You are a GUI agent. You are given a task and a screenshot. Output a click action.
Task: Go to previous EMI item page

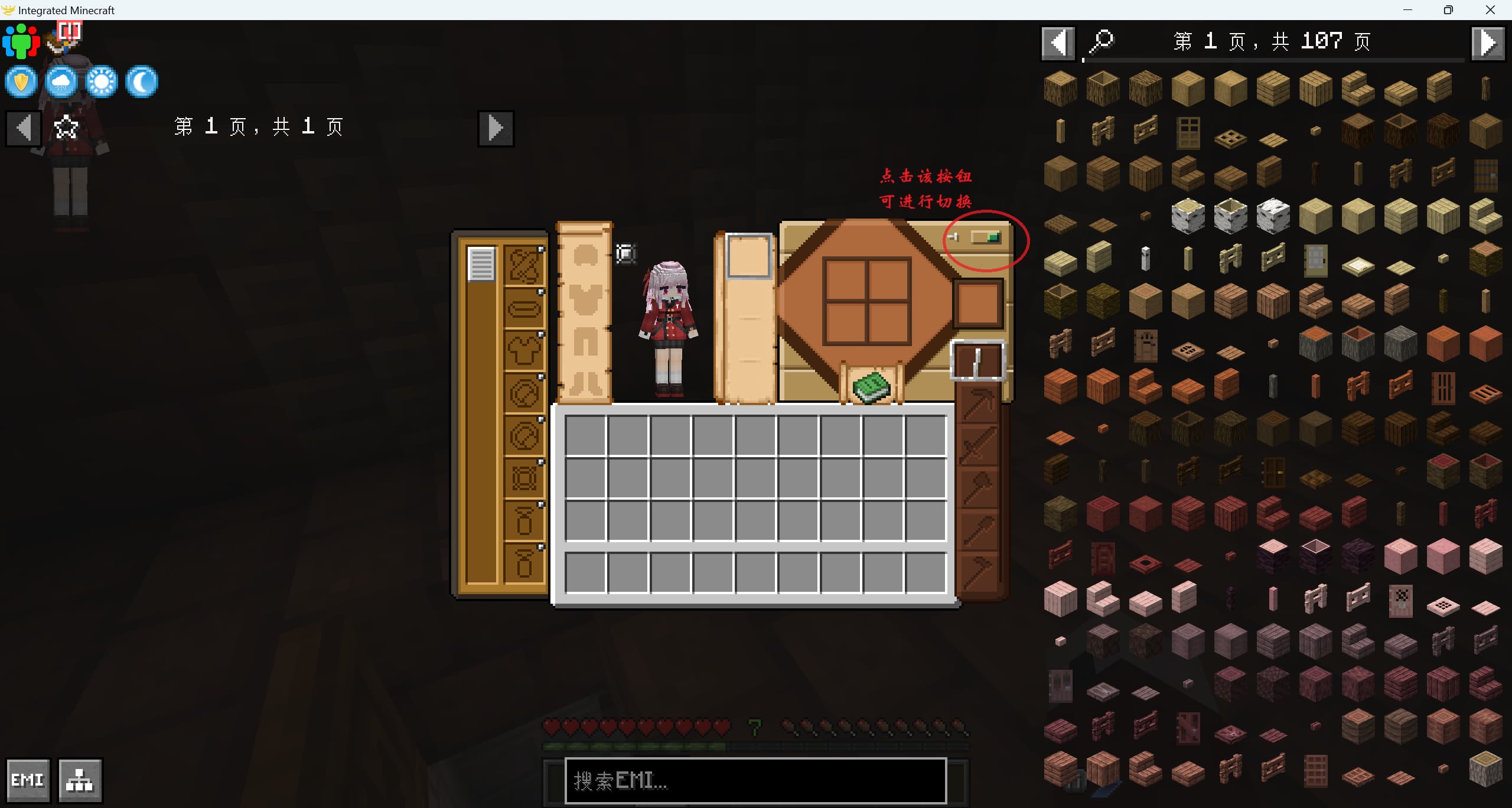(x=1058, y=43)
